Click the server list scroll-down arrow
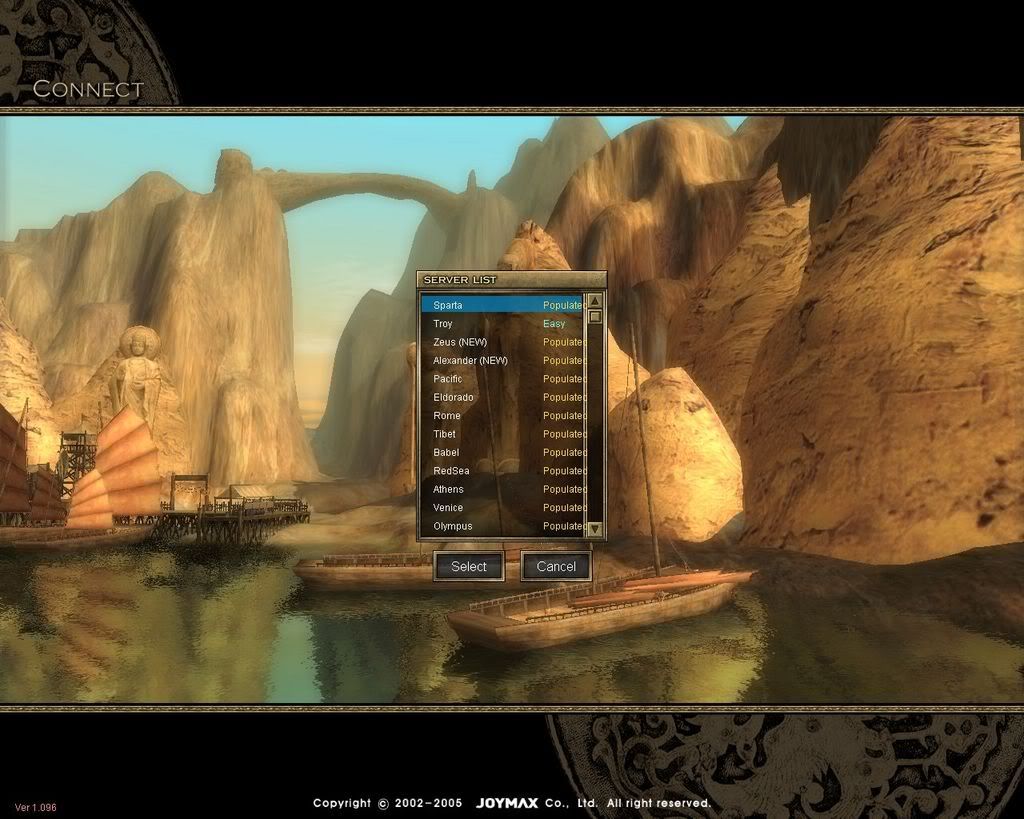This screenshot has width=1024, height=819. 595,528
